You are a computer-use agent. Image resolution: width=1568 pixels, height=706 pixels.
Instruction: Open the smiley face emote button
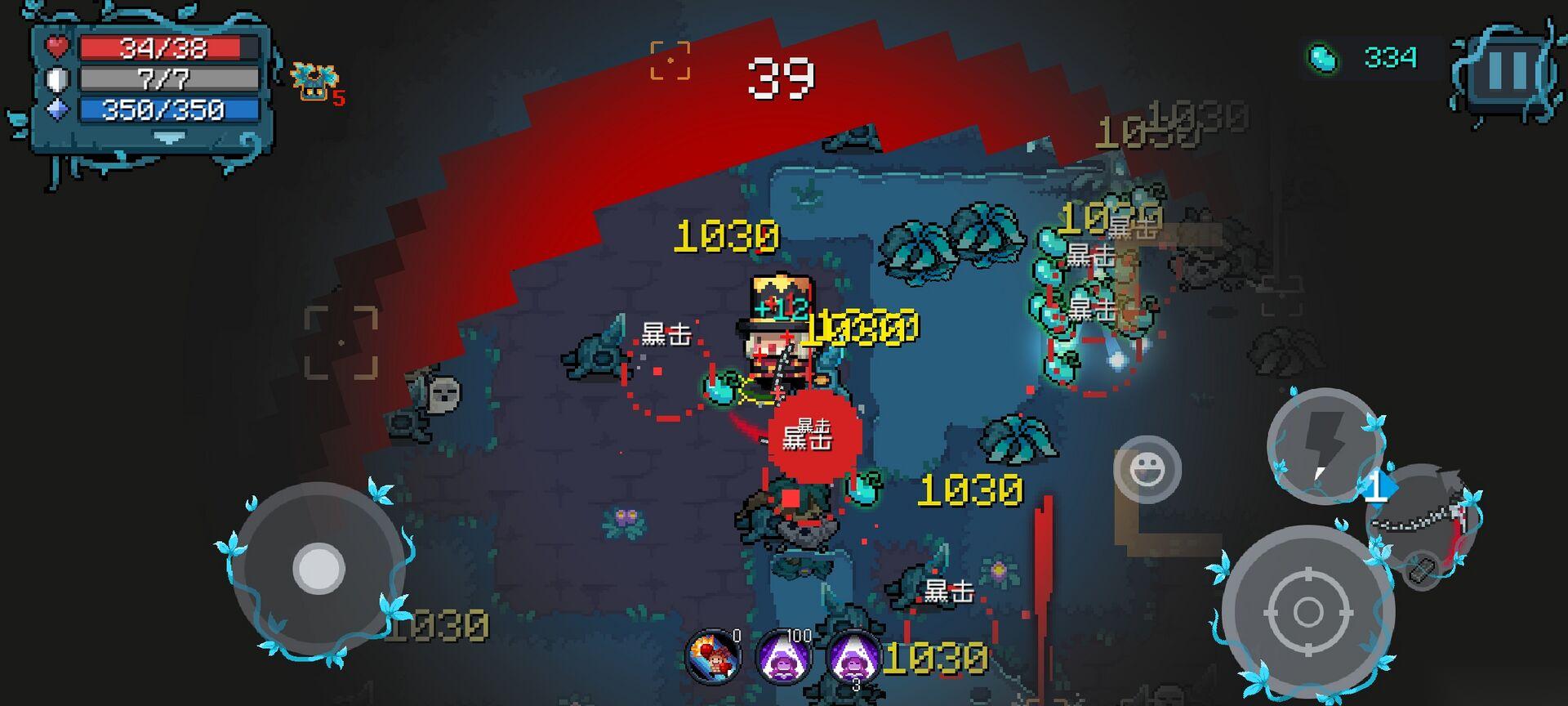click(1147, 469)
